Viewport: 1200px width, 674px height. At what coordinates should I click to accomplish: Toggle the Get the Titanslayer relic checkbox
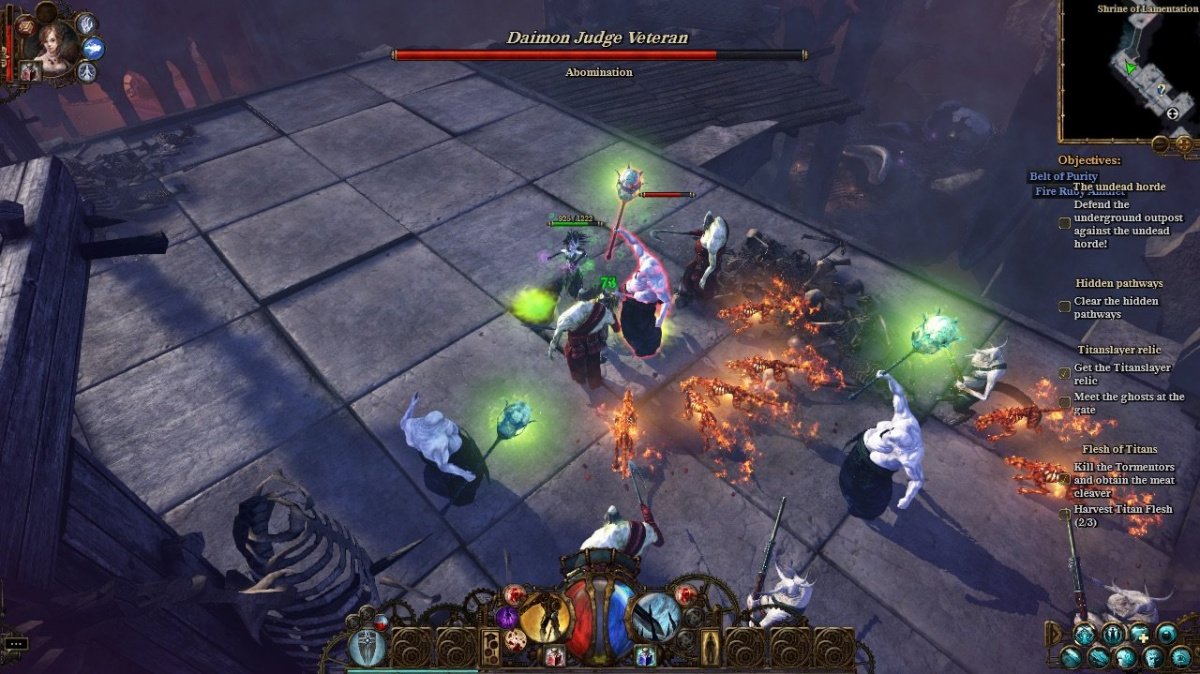point(1066,373)
